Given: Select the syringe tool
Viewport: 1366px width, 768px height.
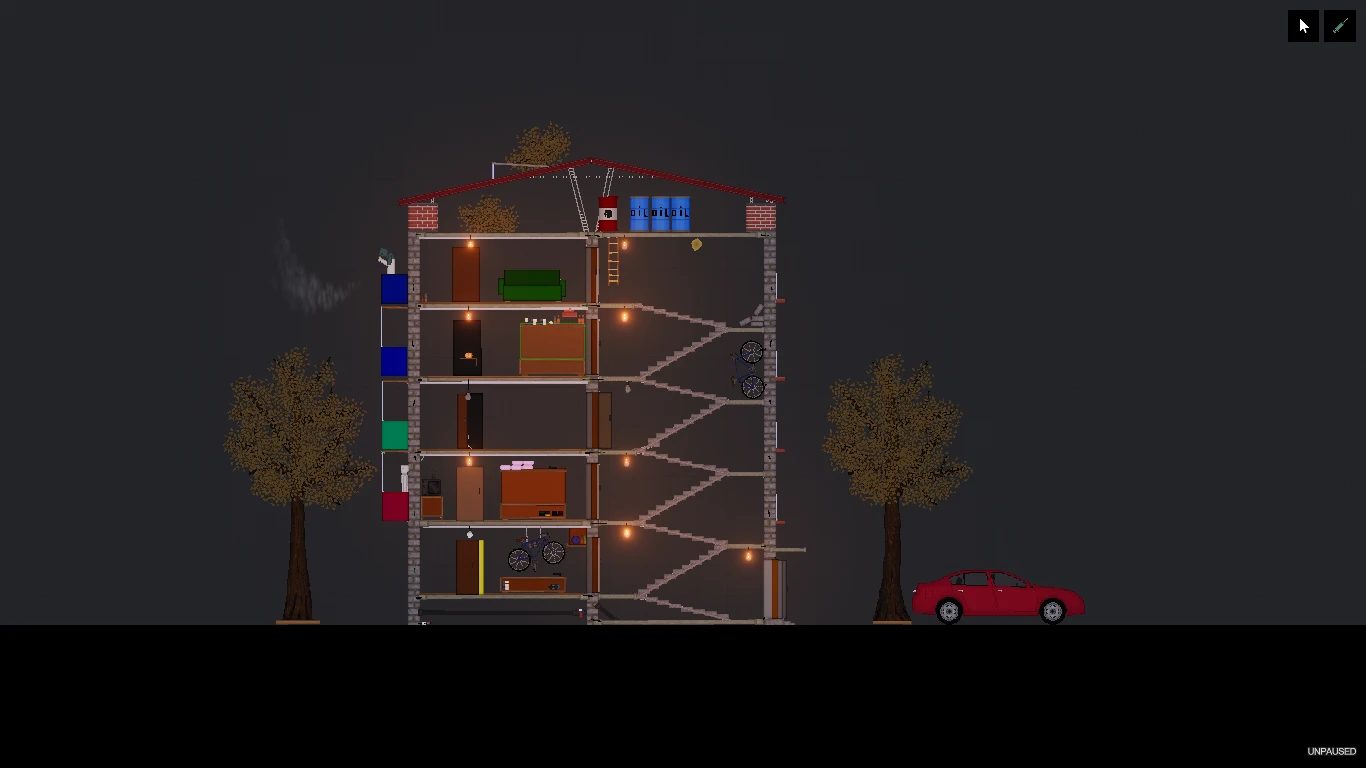Looking at the screenshot, I should [x=1339, y=25].
